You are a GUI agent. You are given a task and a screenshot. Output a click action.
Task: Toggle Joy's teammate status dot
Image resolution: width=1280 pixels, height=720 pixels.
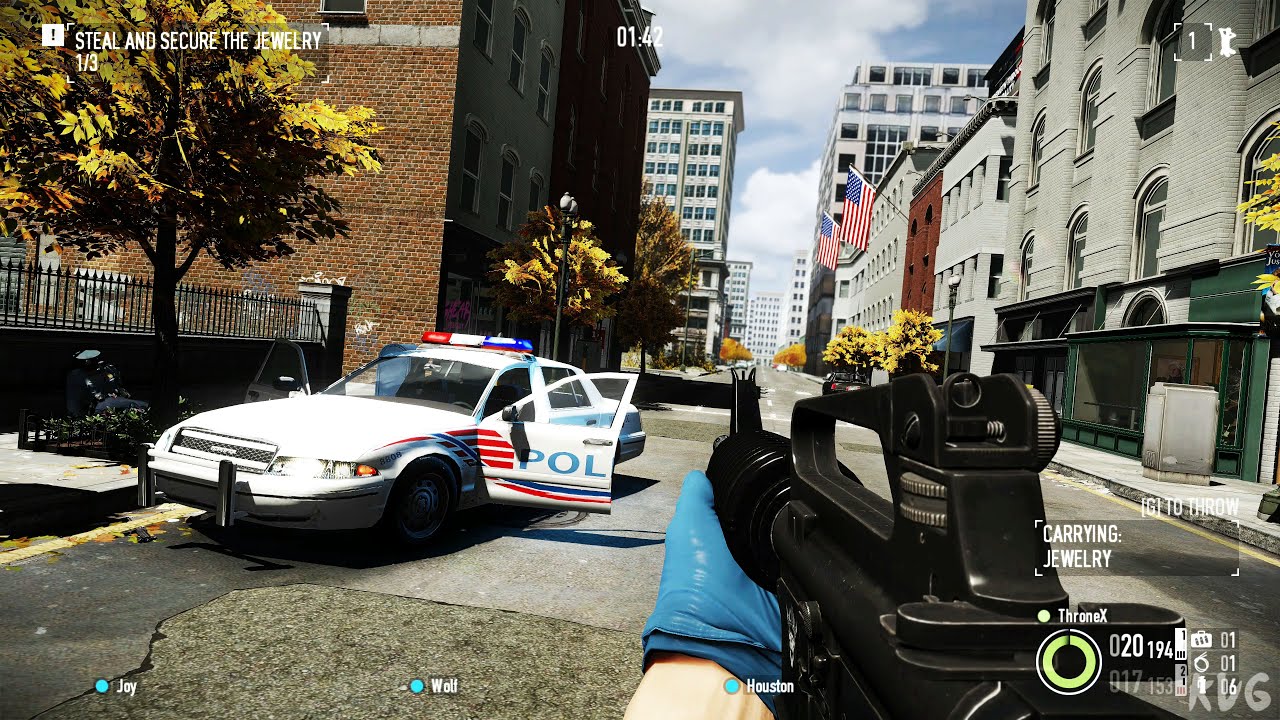point(101,687)
